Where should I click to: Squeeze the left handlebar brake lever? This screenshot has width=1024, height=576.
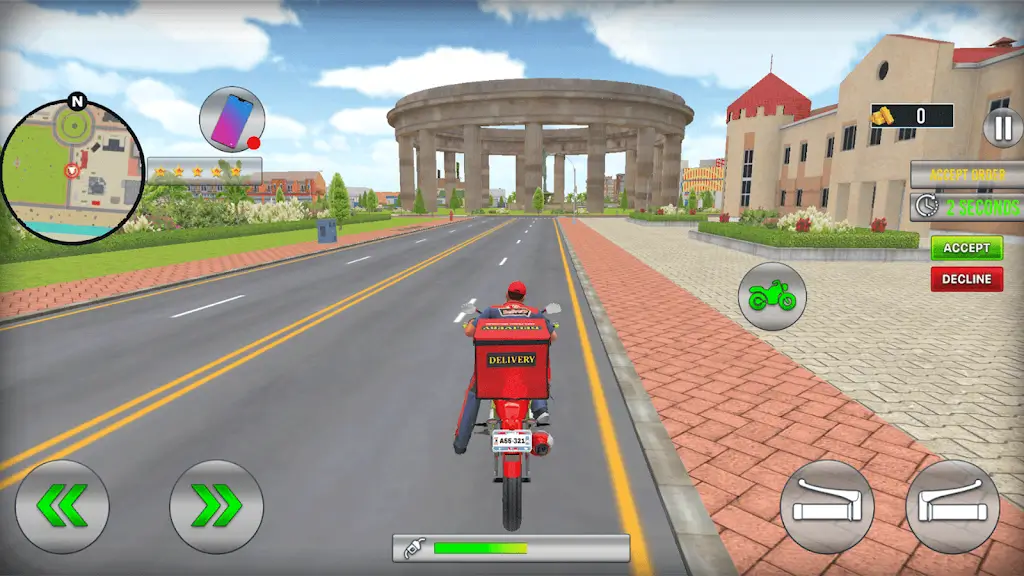pyautogui.click(x=826, y=506)
